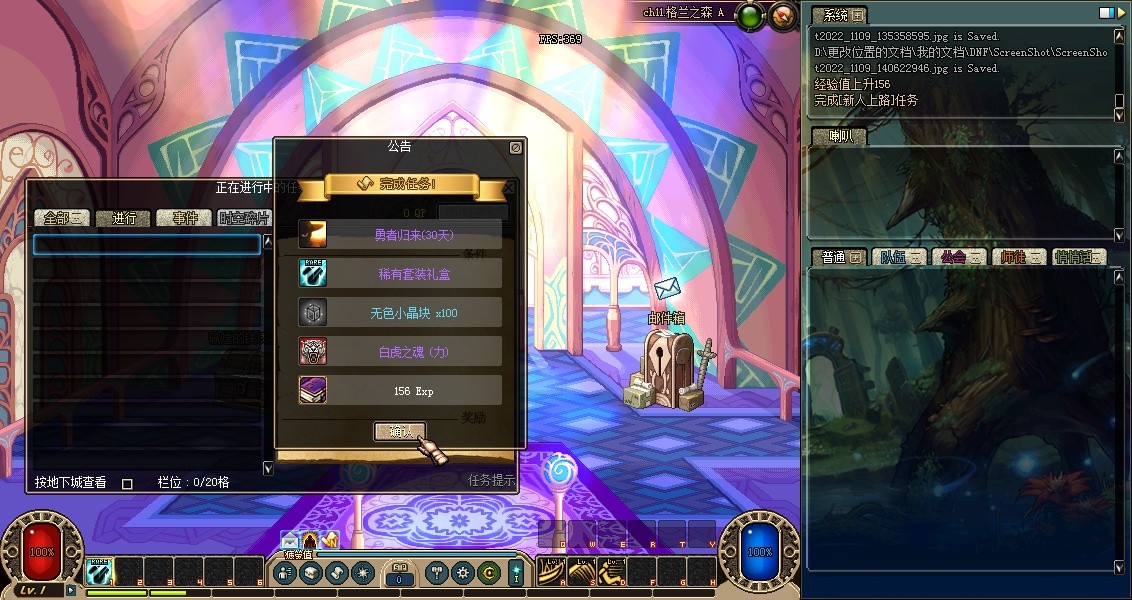The height and width of the screenshot is (600, 1132).
Task: Open the gear settings icon in bottom bar
Action: click(462, 573)
